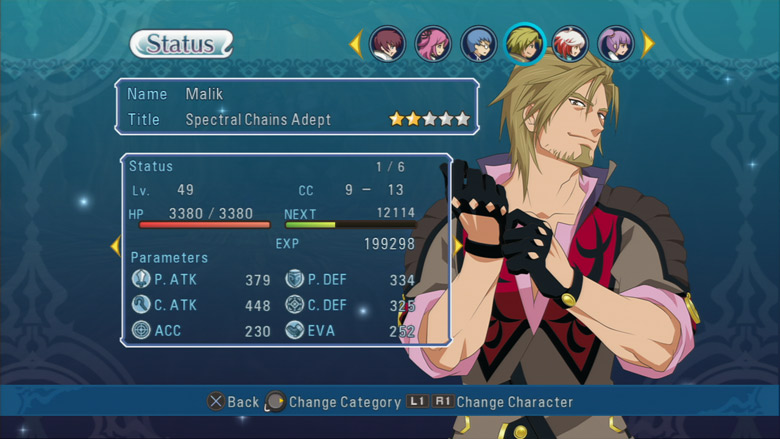Viewport: 780px width, 439px height.
Task: Go to previous status page arrow
Action: click(115, 246)
